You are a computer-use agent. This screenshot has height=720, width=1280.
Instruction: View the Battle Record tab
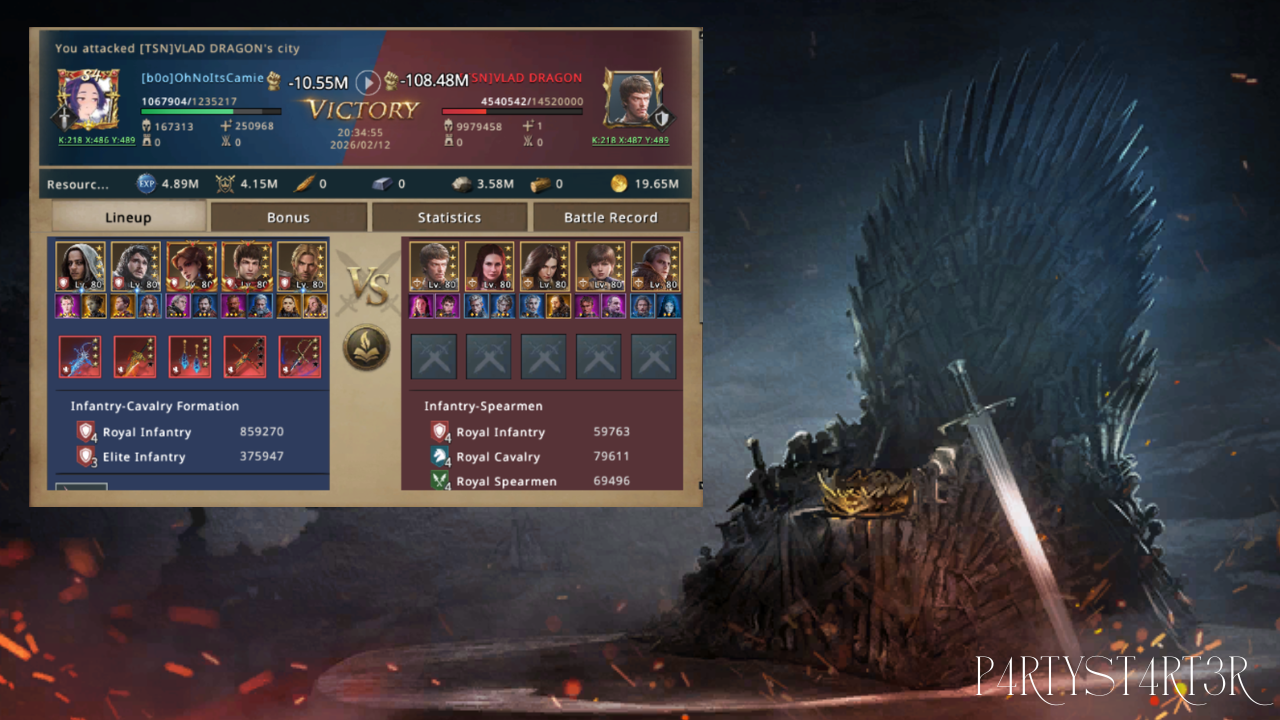(610, 217)
